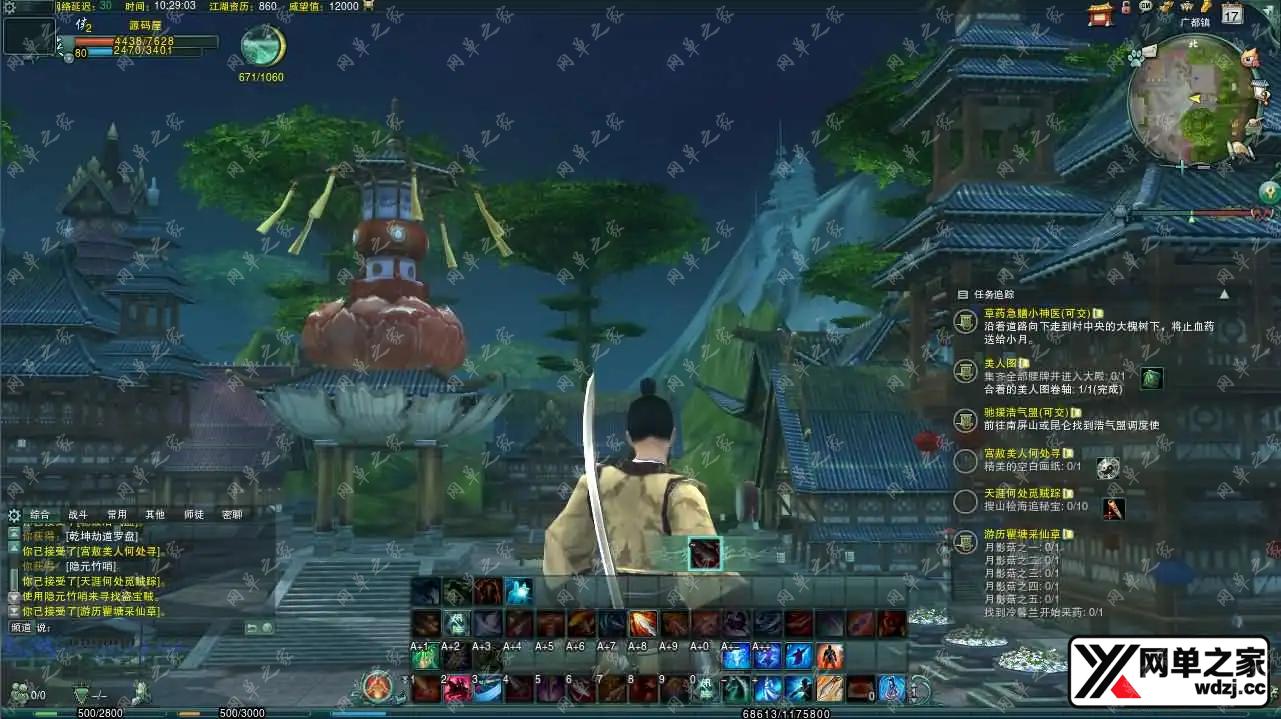Open the 师徒 chat tab
The width and height of the screenshot is (1281, 719).
pyautogui.click(x=193, y=515)
